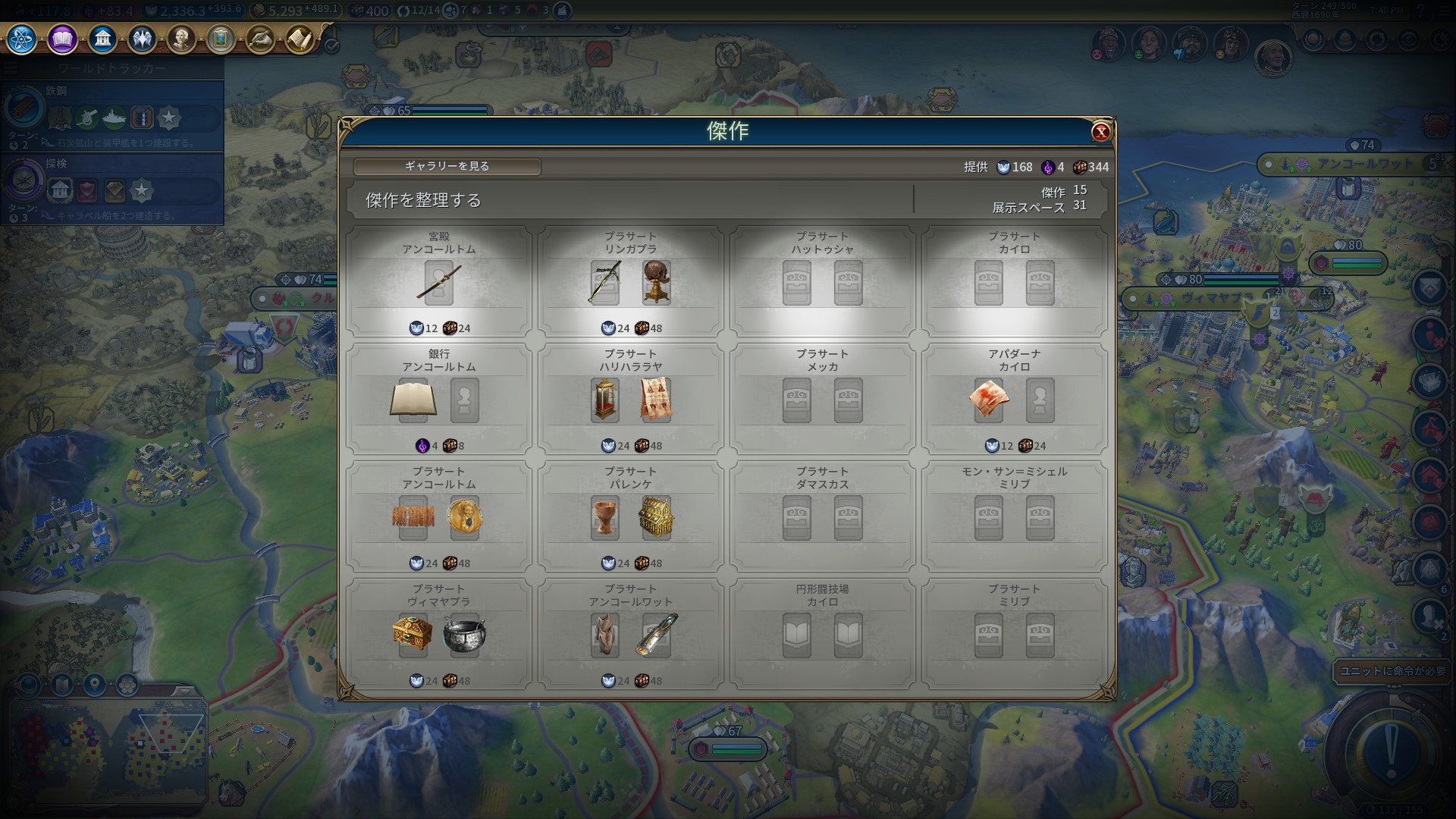Close the Great Works window
The image size is (1456, 819).
coord(1100,132)
